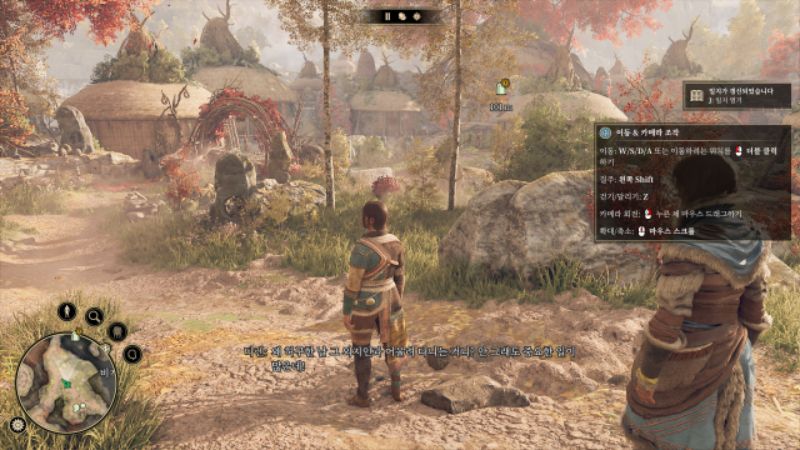
Task: Select the green quest marker on the minimap
Action: (67, 382)
